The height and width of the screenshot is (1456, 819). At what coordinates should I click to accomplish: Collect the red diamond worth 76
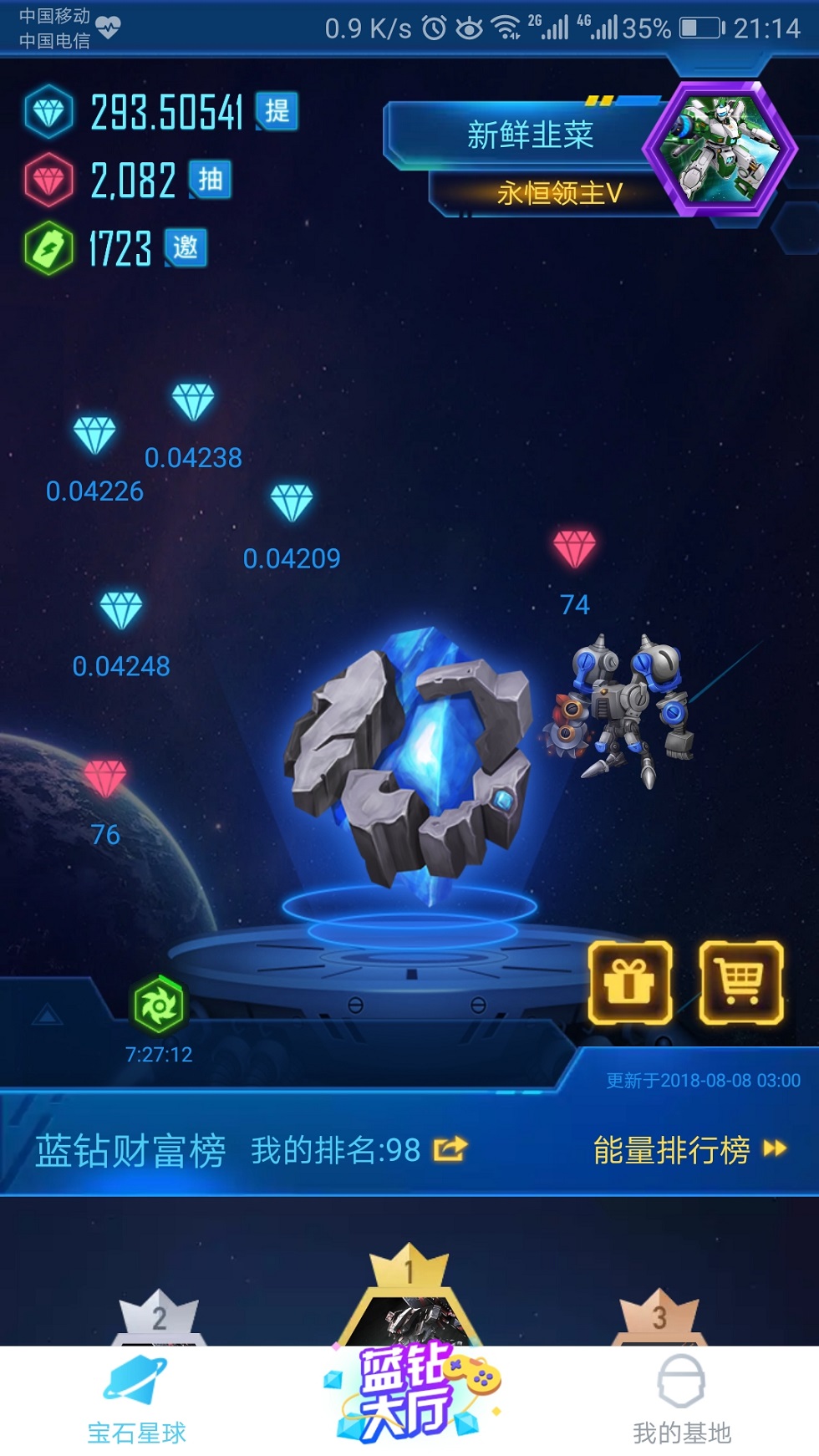tap(105, 778)
